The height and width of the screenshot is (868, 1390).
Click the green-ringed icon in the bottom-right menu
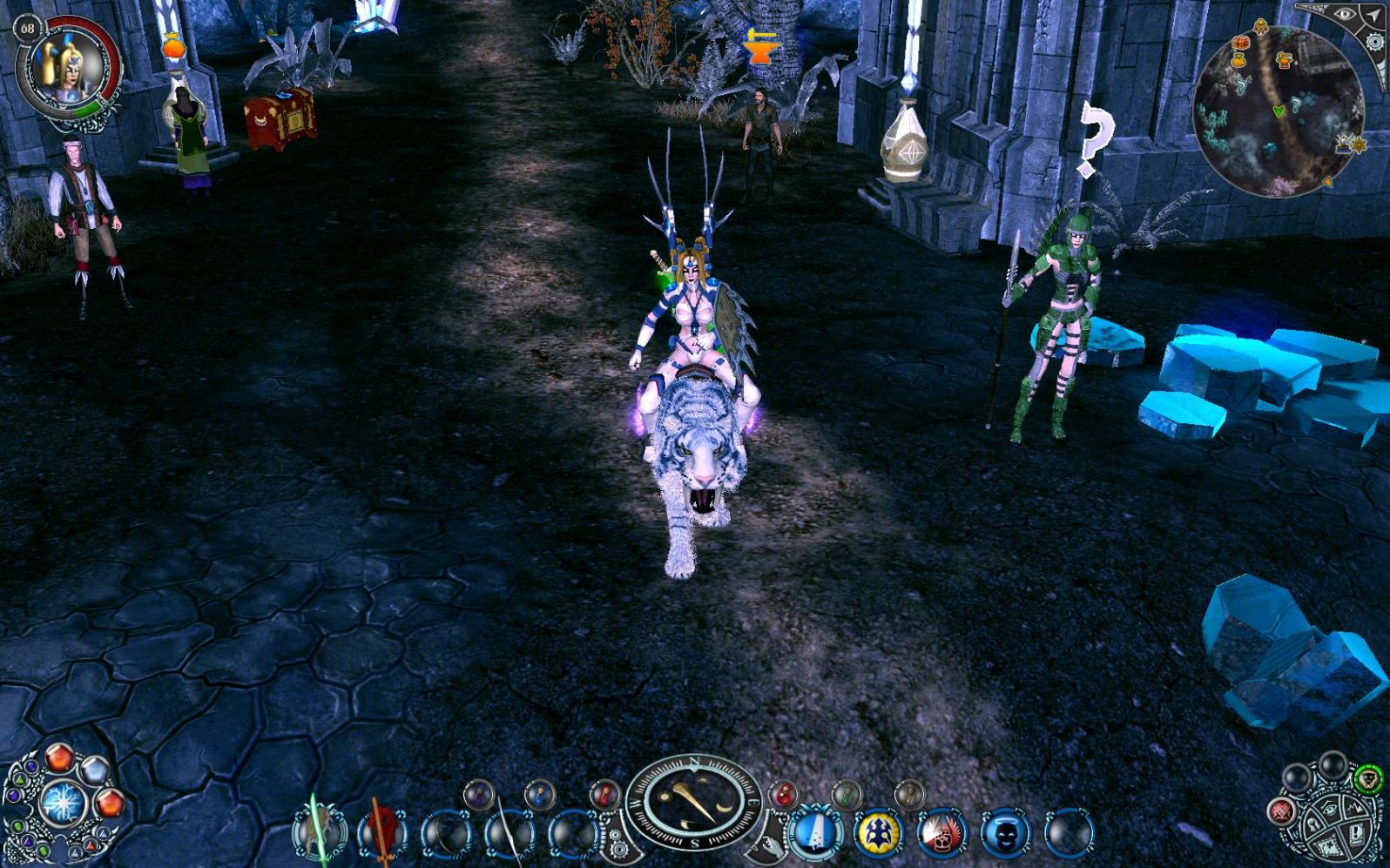pos(1368,777)
